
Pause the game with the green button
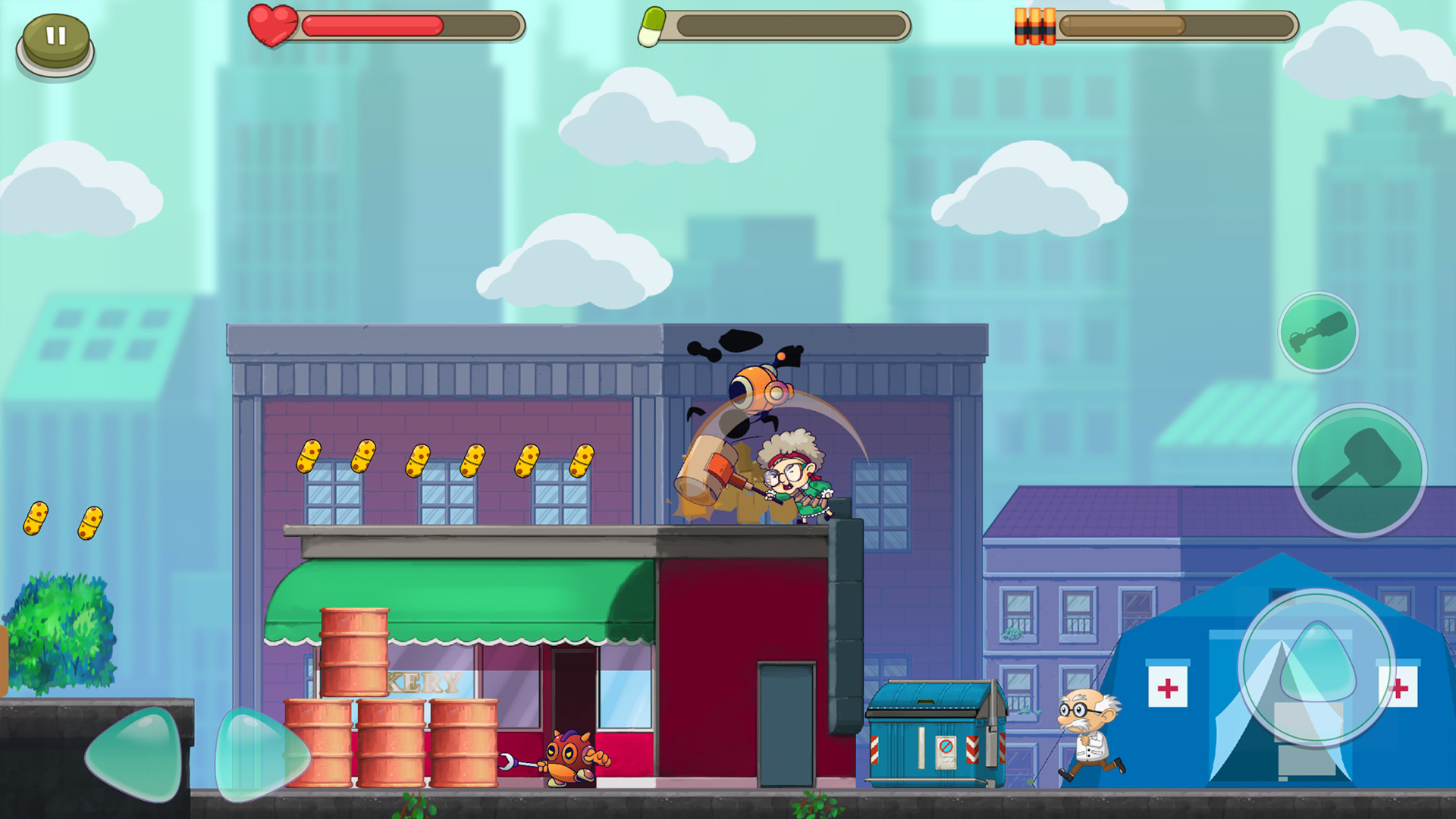(55, 41)
